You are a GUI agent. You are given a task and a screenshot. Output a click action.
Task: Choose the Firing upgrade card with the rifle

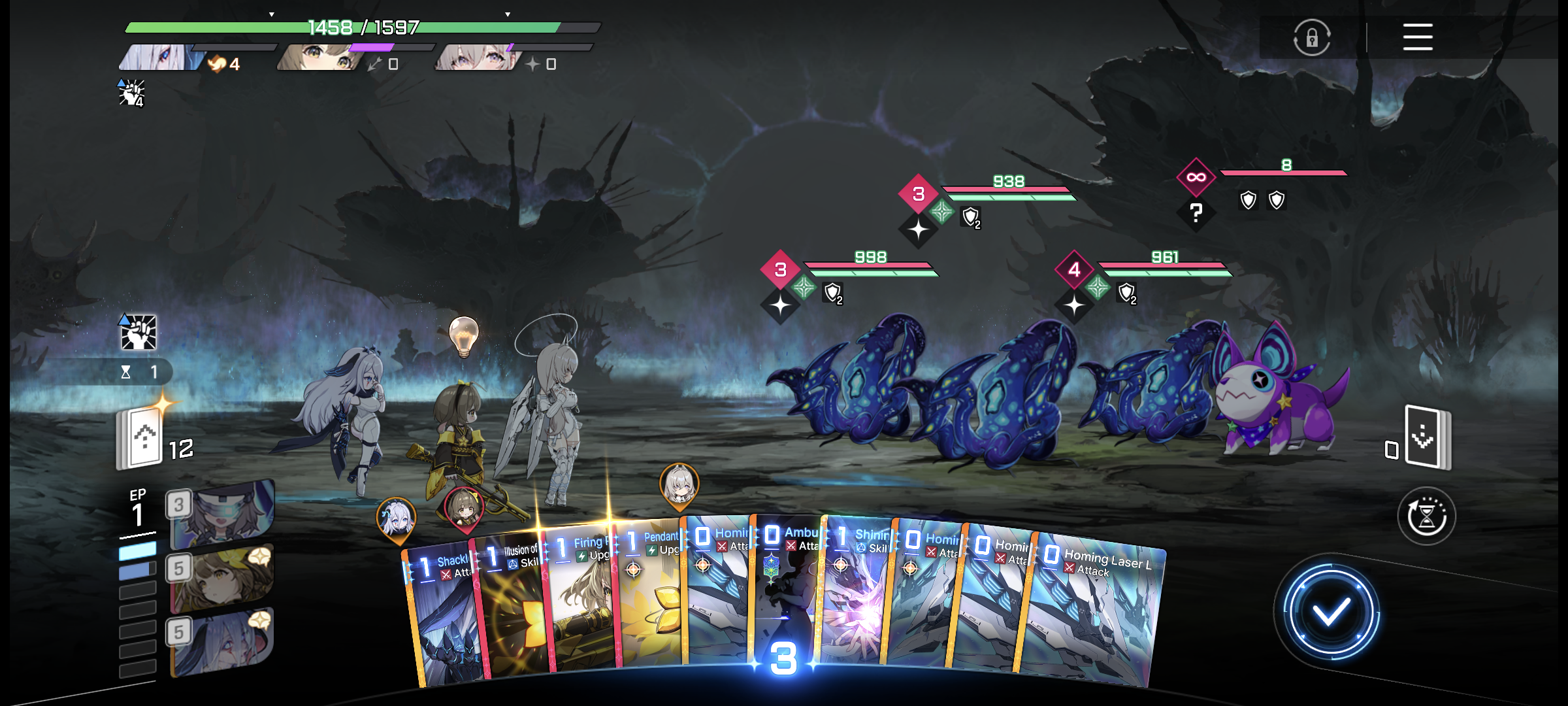581,601
